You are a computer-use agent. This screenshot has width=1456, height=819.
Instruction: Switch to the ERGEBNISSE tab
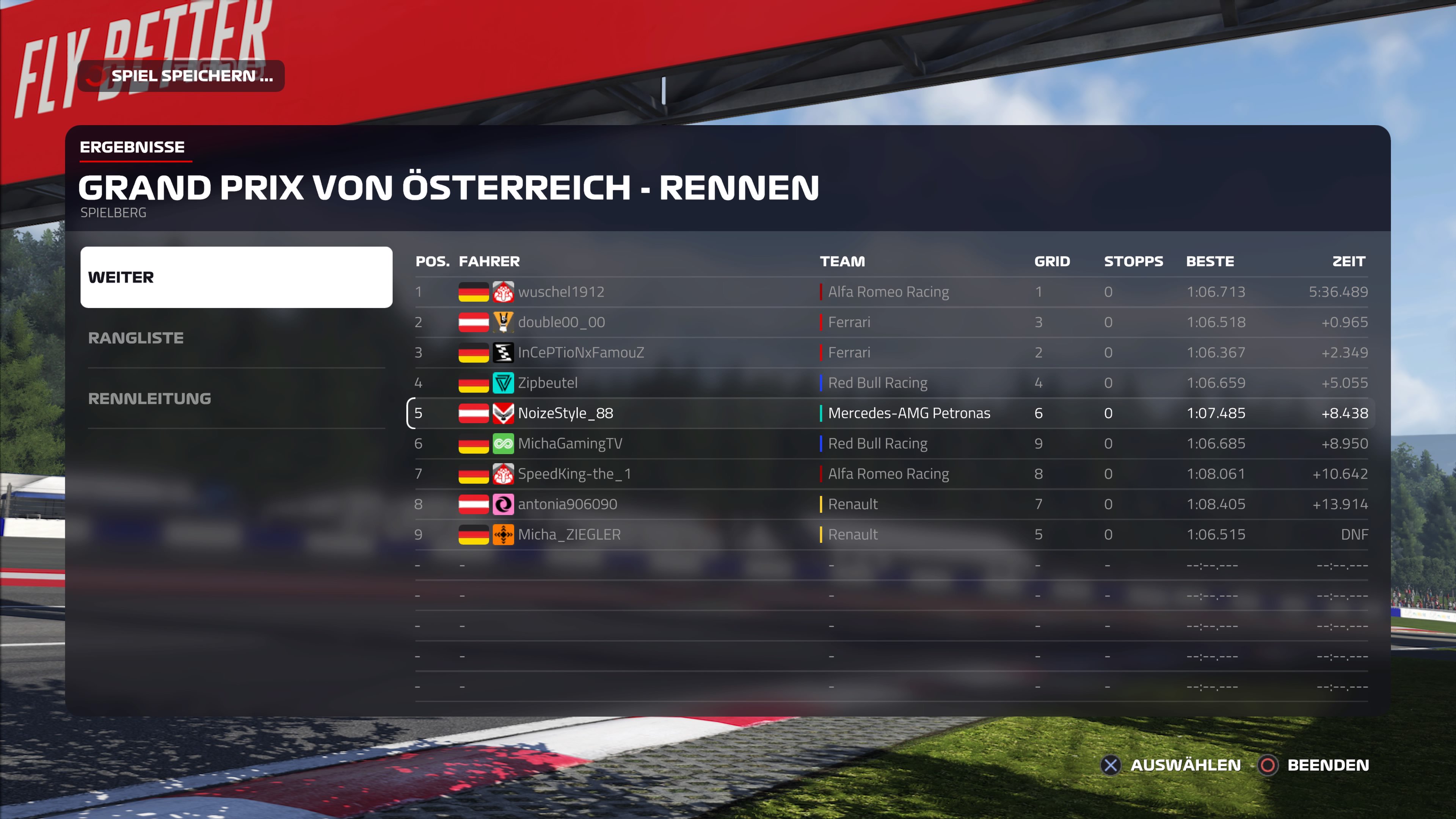(x=132, y=147)
